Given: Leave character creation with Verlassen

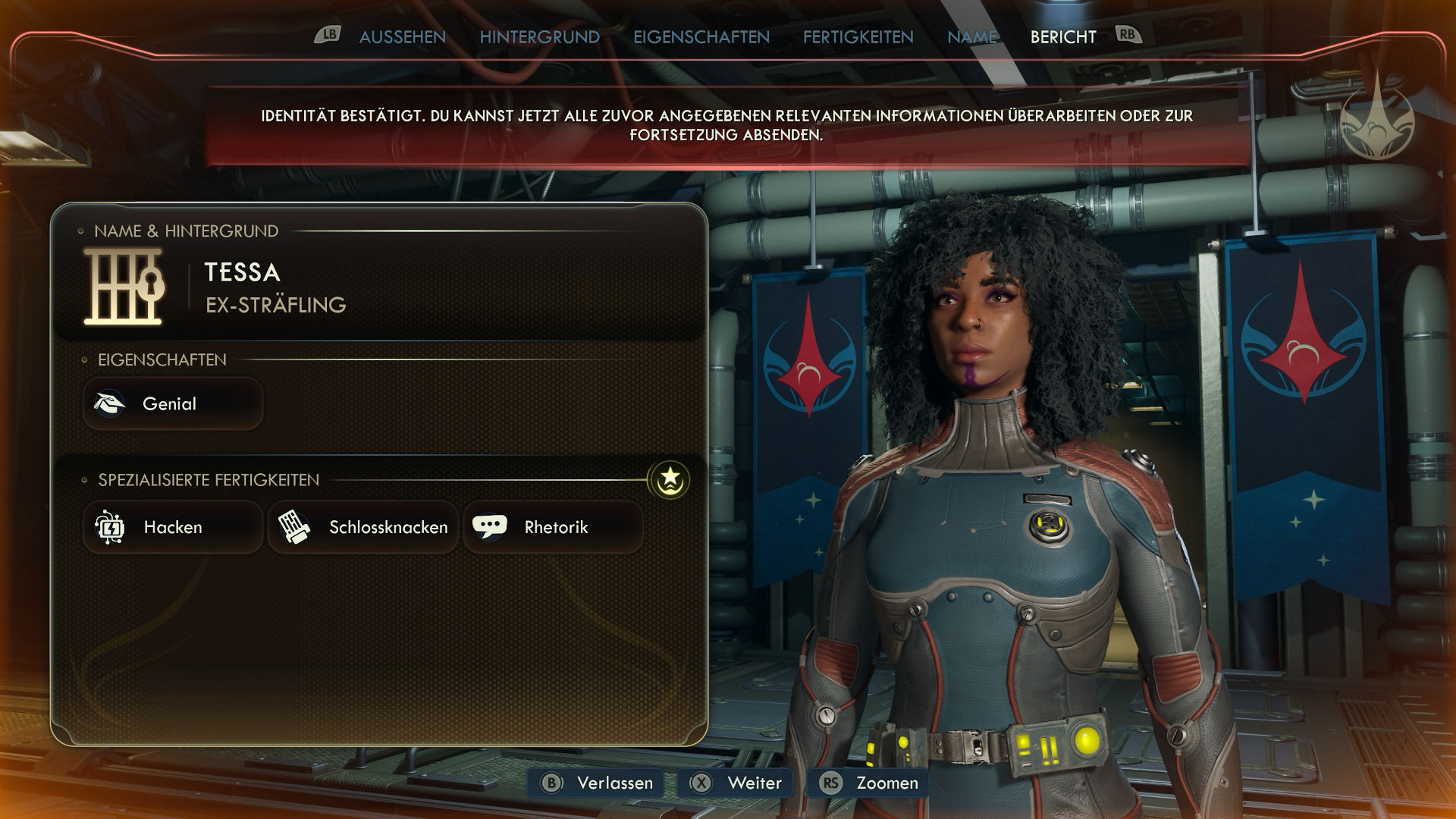Looking at the screenshot, I should [x=597, y=783].
